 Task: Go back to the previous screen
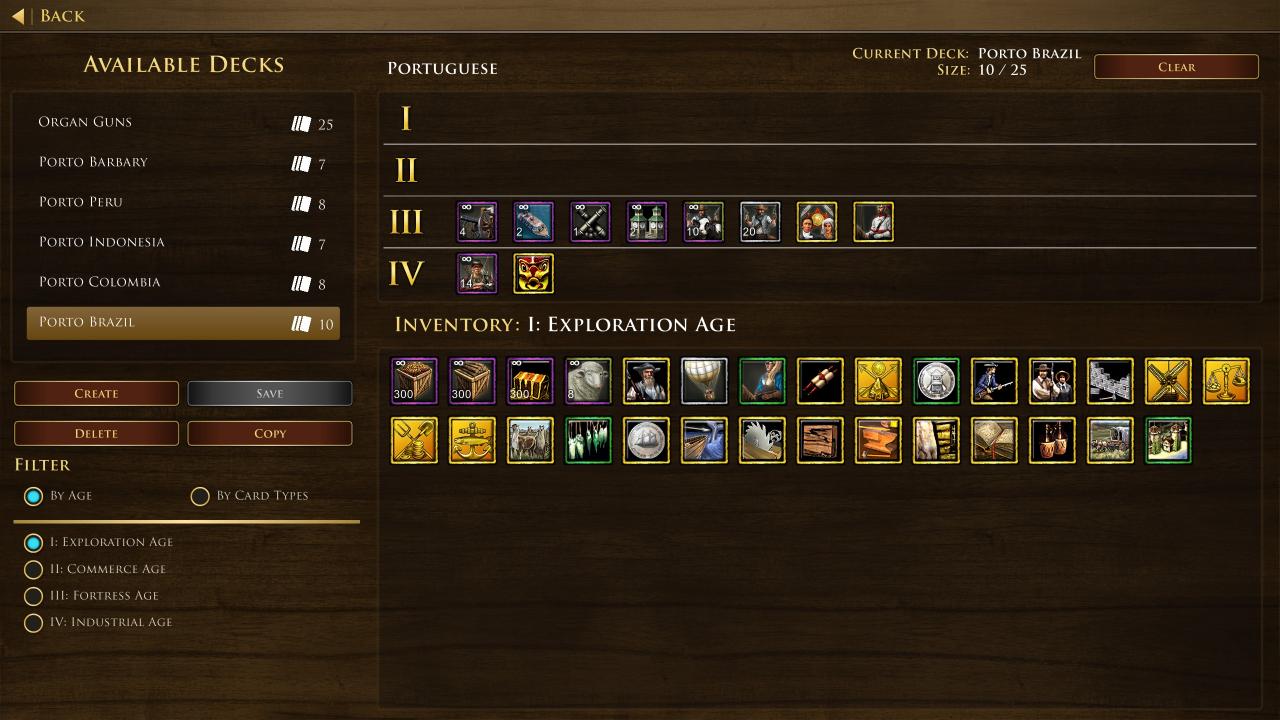48,16
